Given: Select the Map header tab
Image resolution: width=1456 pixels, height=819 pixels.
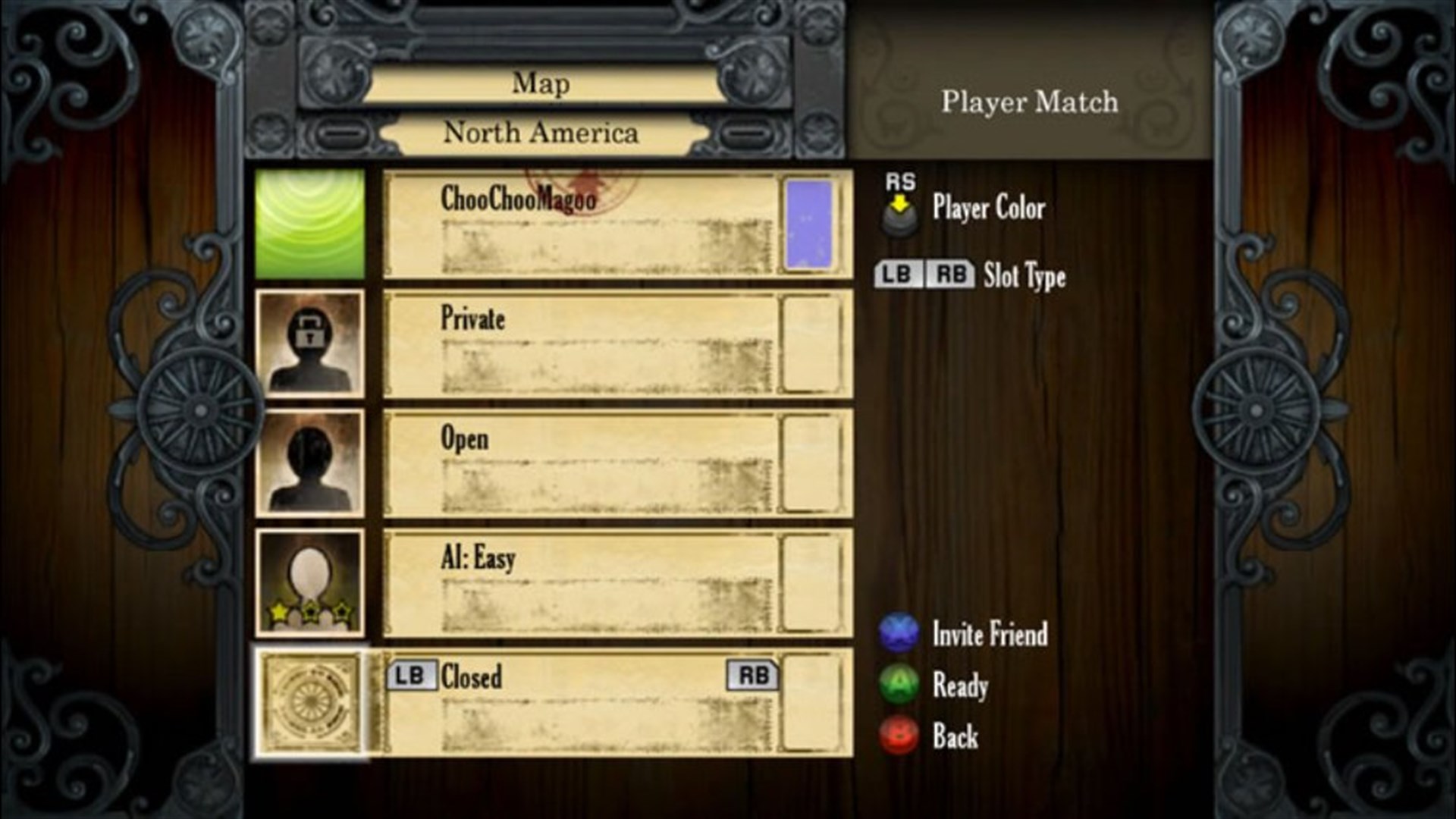Looking at the screenshot, I should pyautogui.click(x=541, y=83).
